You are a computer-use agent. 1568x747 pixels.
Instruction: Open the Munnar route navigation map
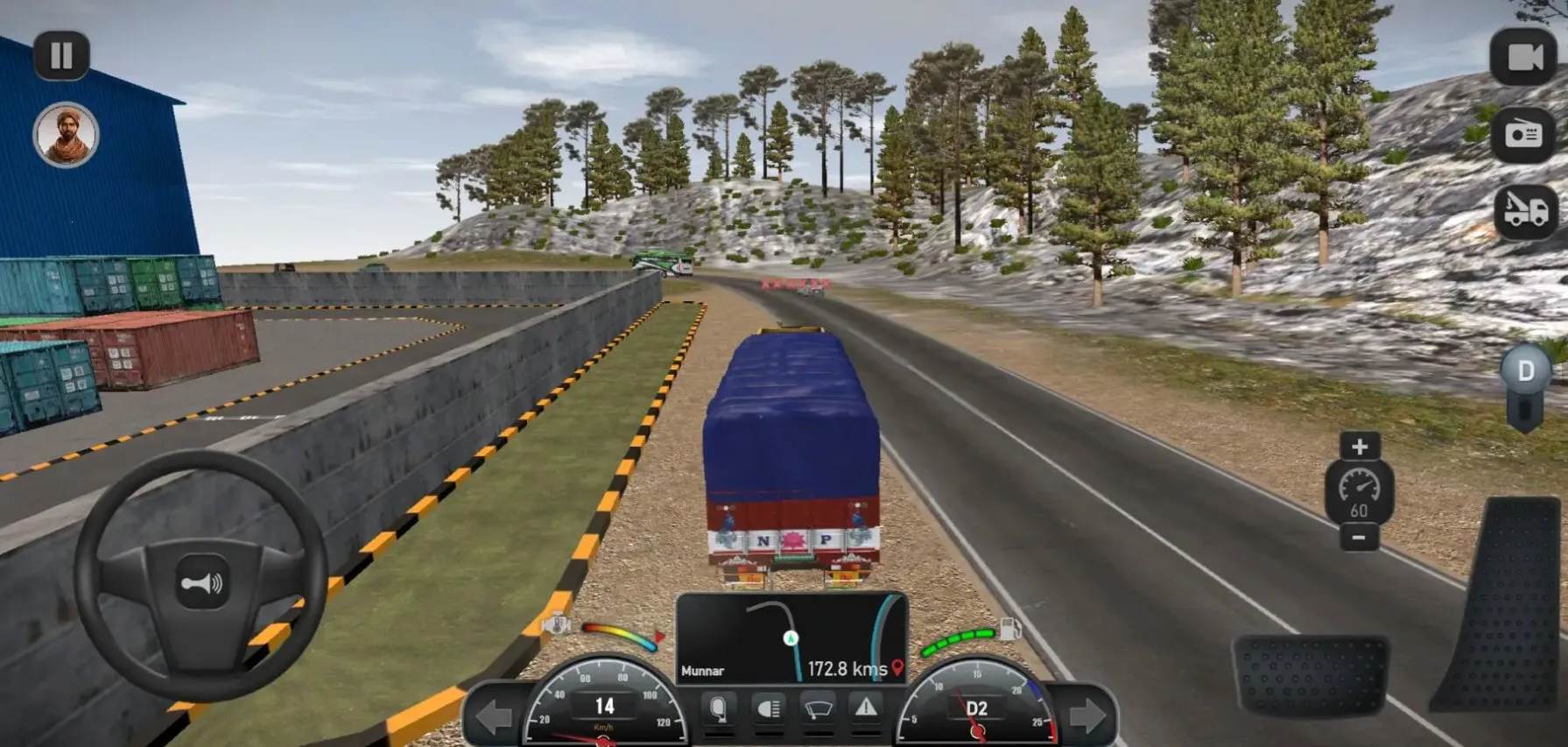pyautogui.click(x=791, y=638)
